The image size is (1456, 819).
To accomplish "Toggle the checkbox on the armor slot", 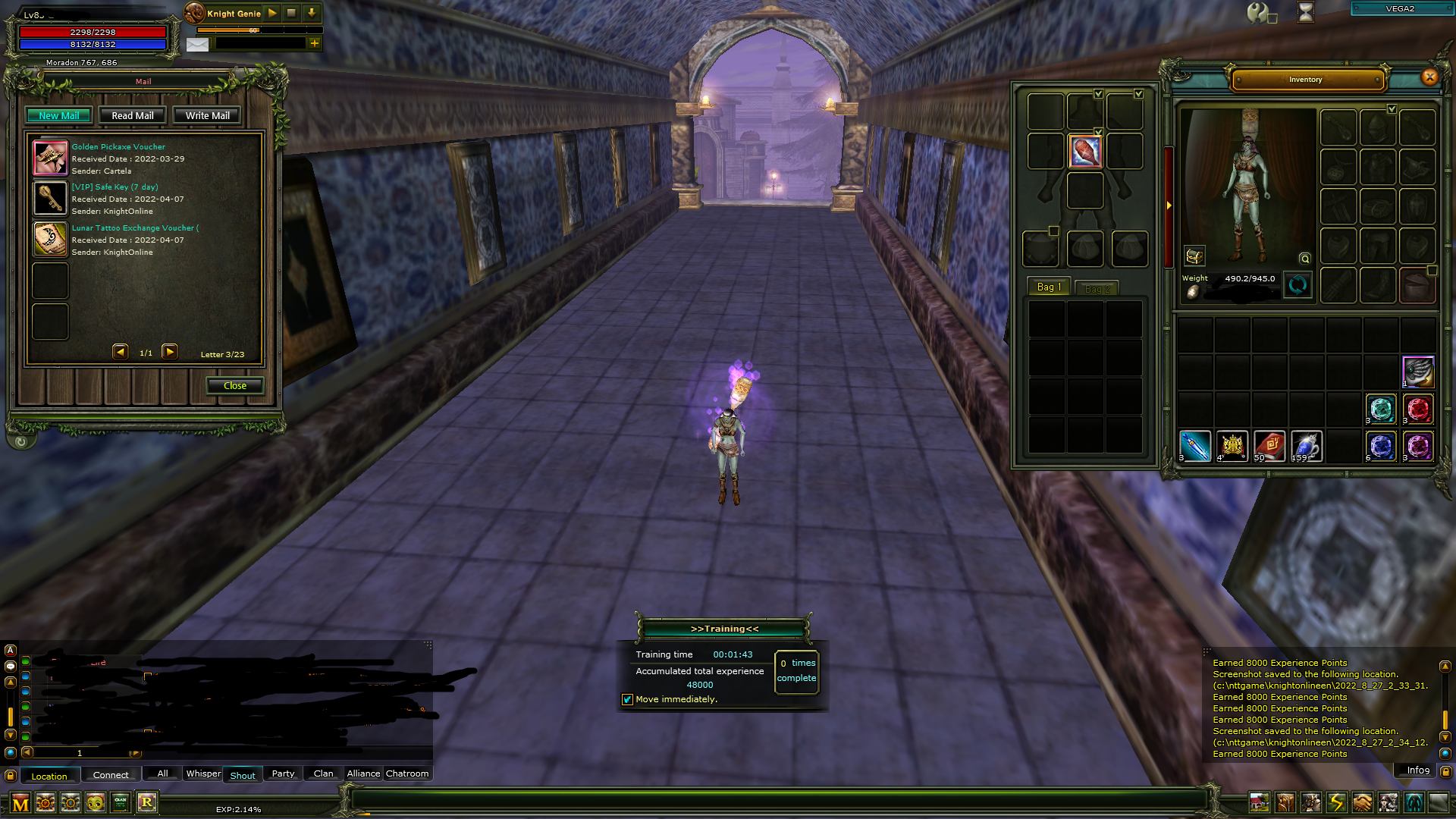I will 1098,131.
